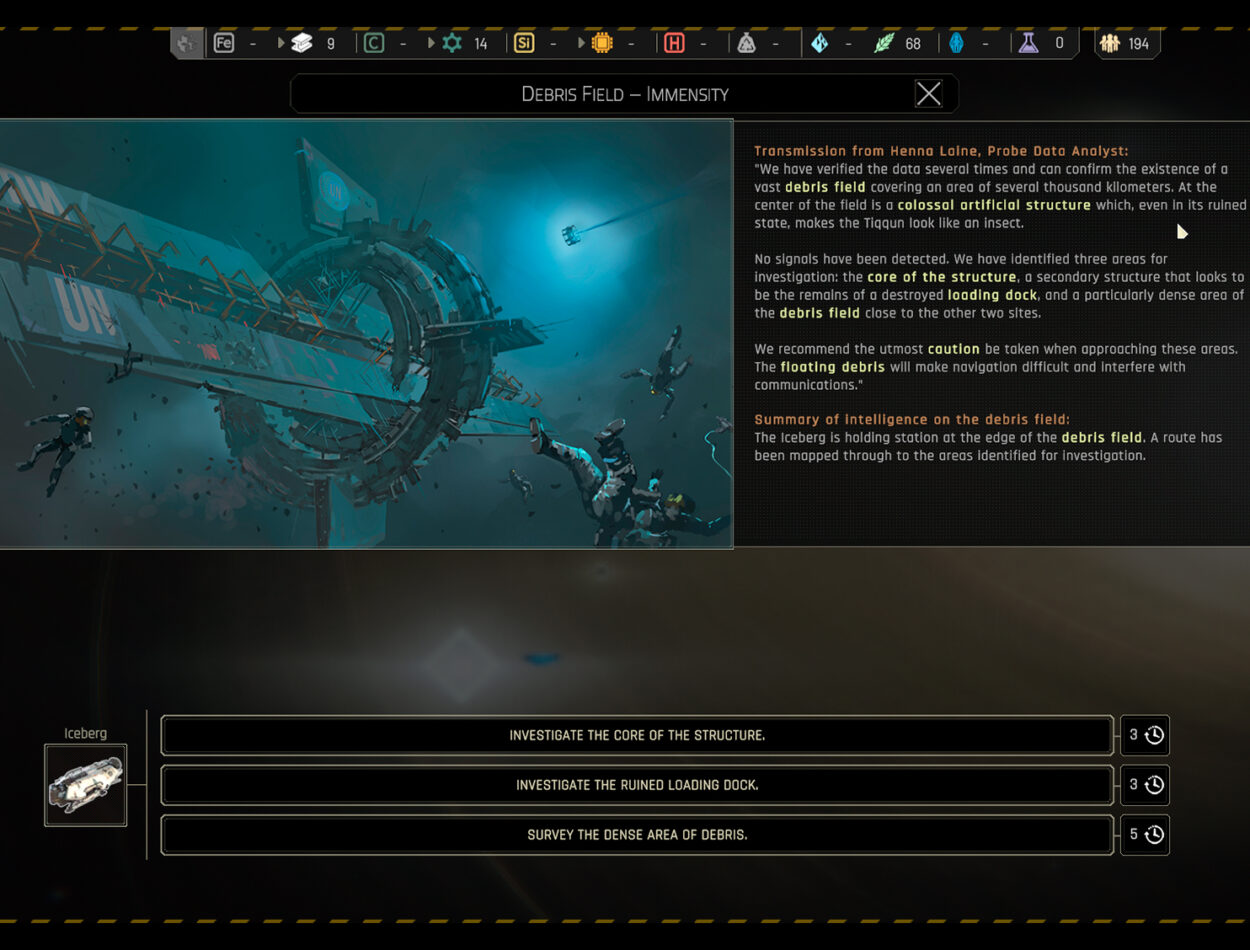Click the green leaf food icon
The height and width of the screenshot is (950, 1250).
click(x=884, y=43)
